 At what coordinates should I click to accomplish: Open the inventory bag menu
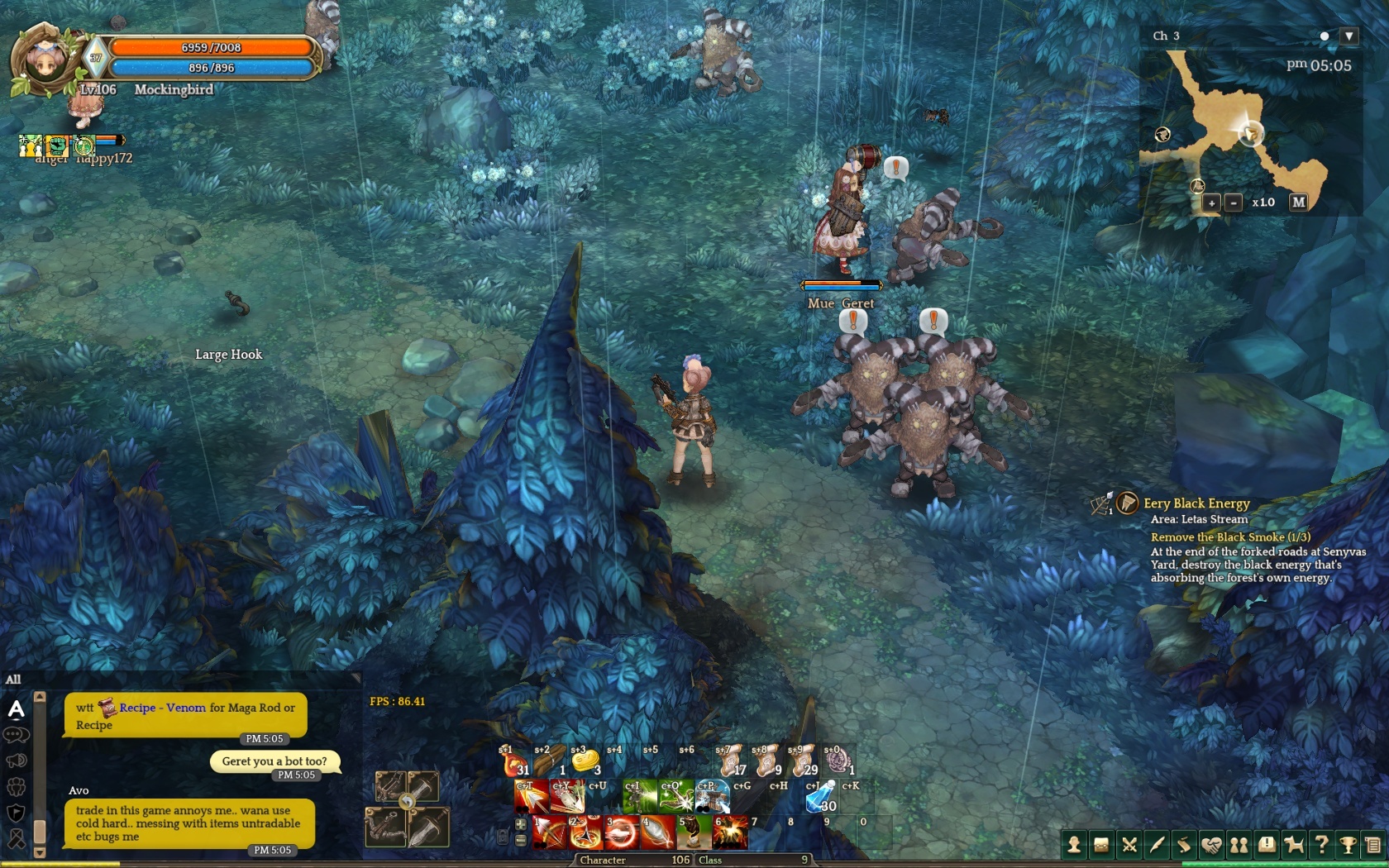(x=1101, y=845)
